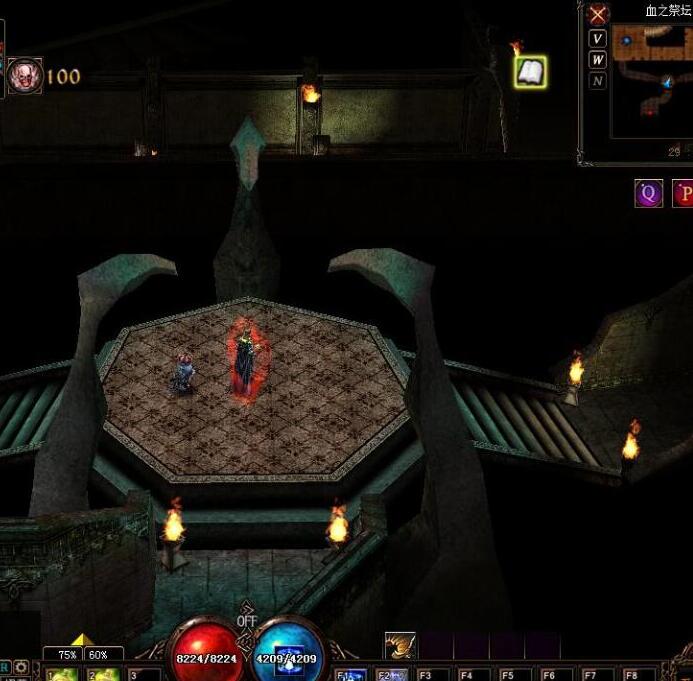This screenshot has width=693, height=681.
Task: Open settings with the gear icon
Action: point(21,667)
